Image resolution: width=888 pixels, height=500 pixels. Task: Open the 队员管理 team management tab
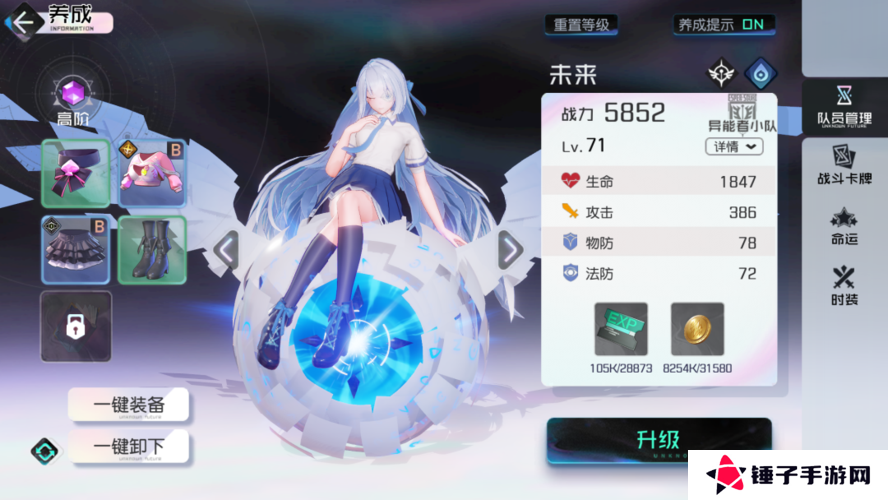844,107
